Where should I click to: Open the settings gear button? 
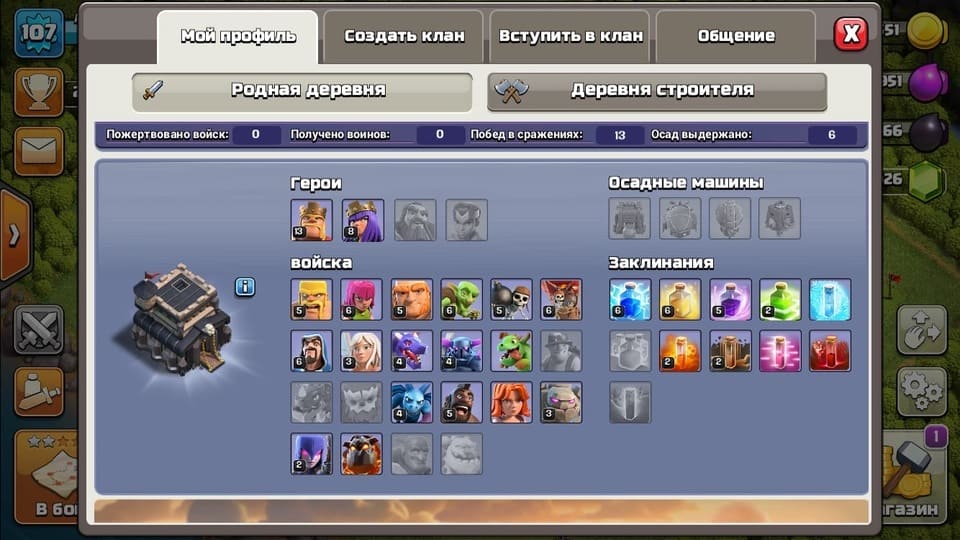click(921, 386)
